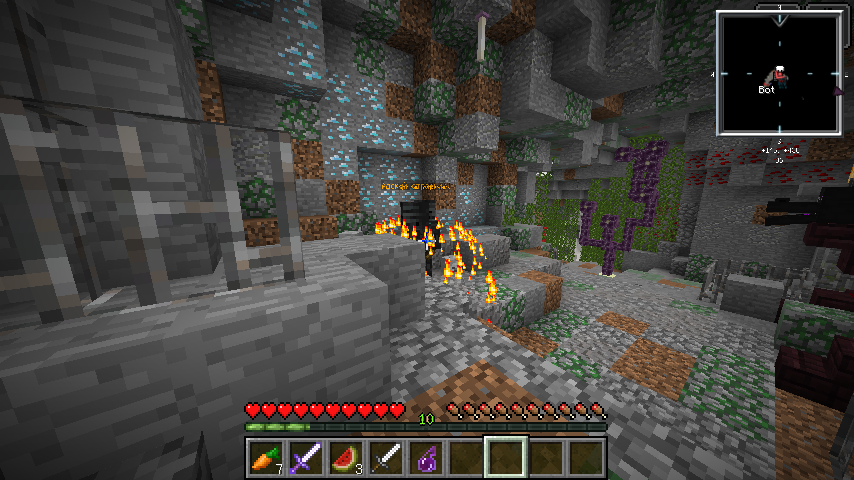854x480 pixels.
Task: Select the carrot hotbar slot
Action: tap(265, 457)
